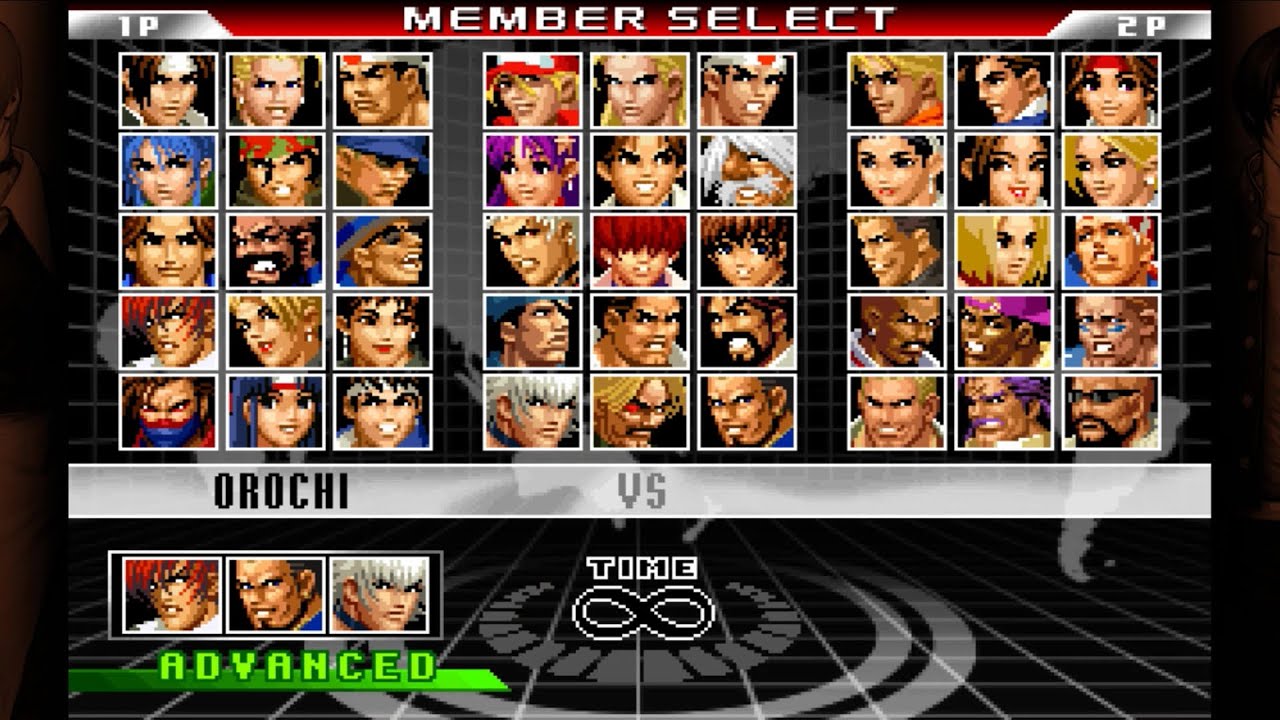Choose Leona with the blue hair
Screen dimensions: 1280x720
coord(168,170)
